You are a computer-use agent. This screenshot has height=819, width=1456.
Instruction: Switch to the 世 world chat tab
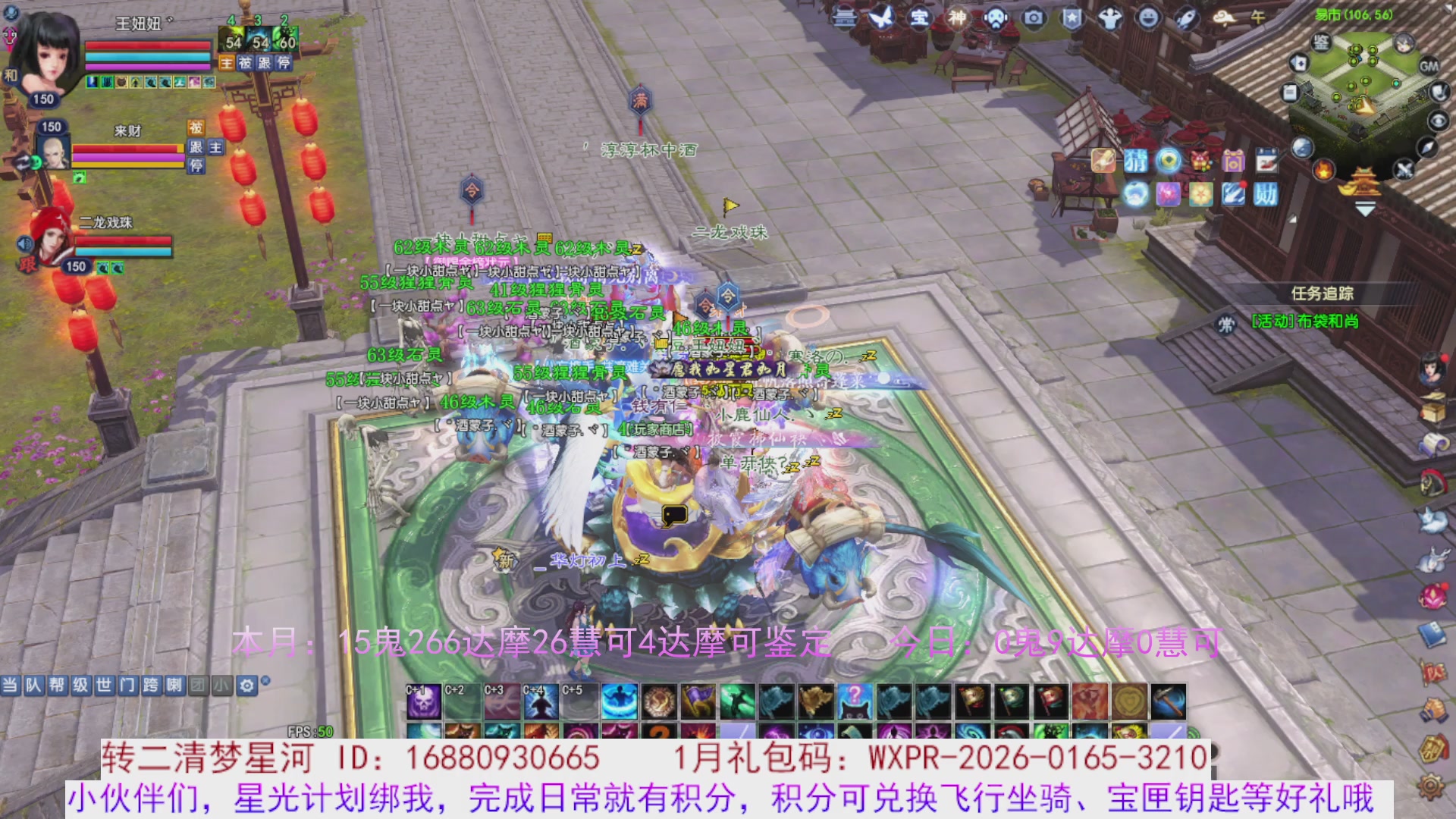pos(105,683)
